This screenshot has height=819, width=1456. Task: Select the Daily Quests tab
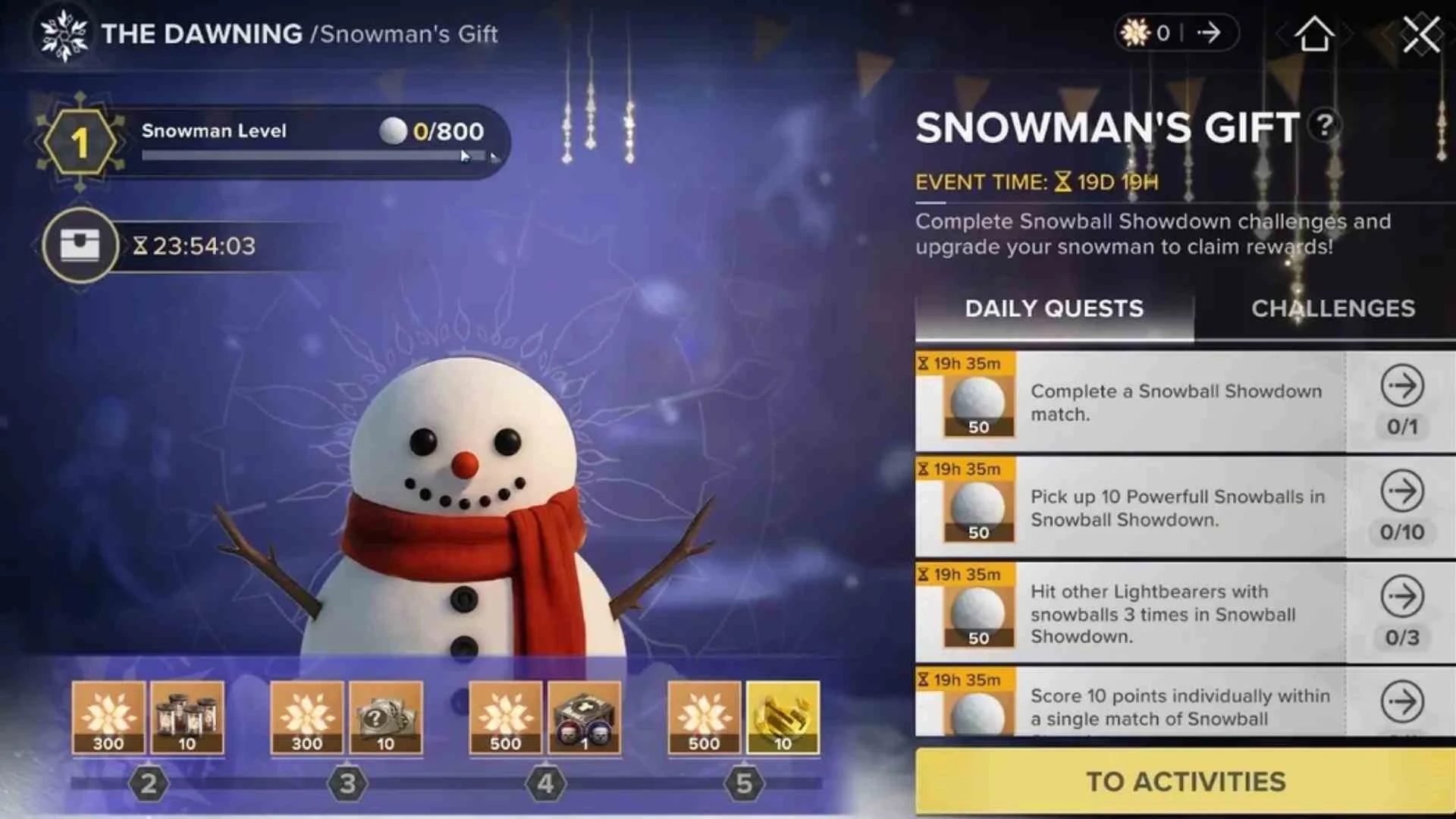pyautogui.click(x=1053, y=308)
